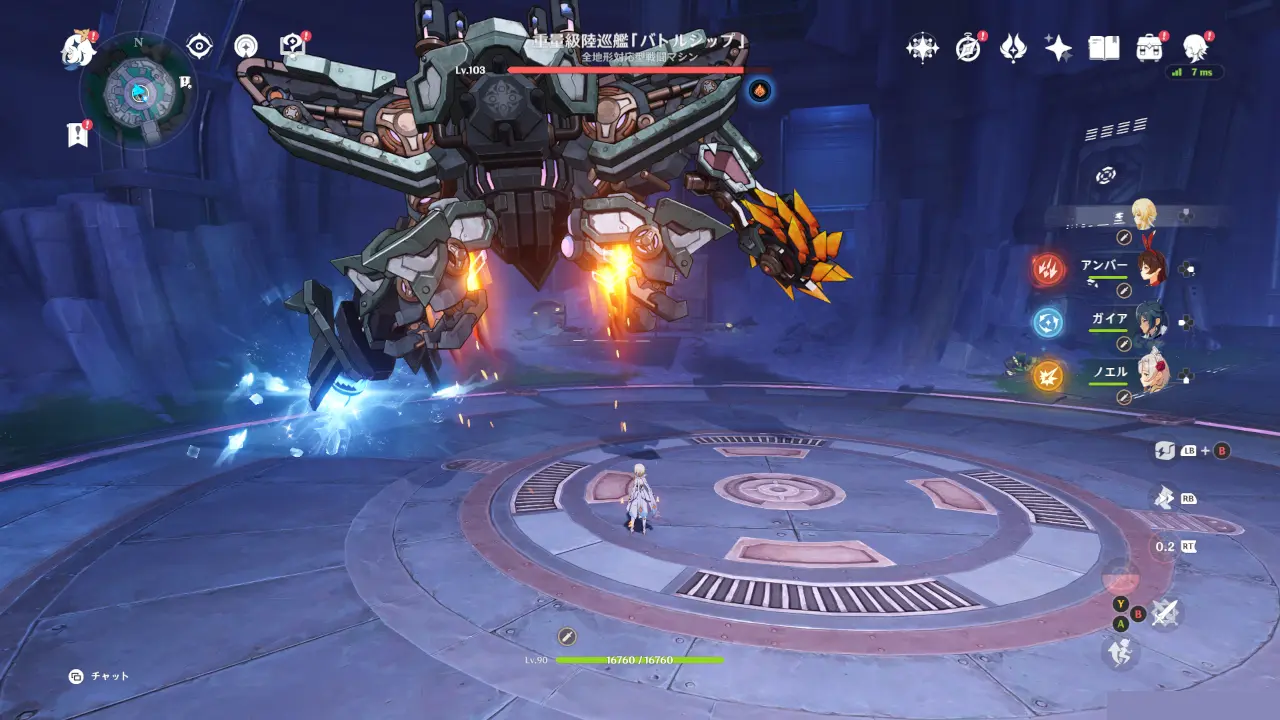Image resolution: width=1280 pixels, height=720 pixels.
Task: Open the Paimon menu
Action: coord(78,46)
